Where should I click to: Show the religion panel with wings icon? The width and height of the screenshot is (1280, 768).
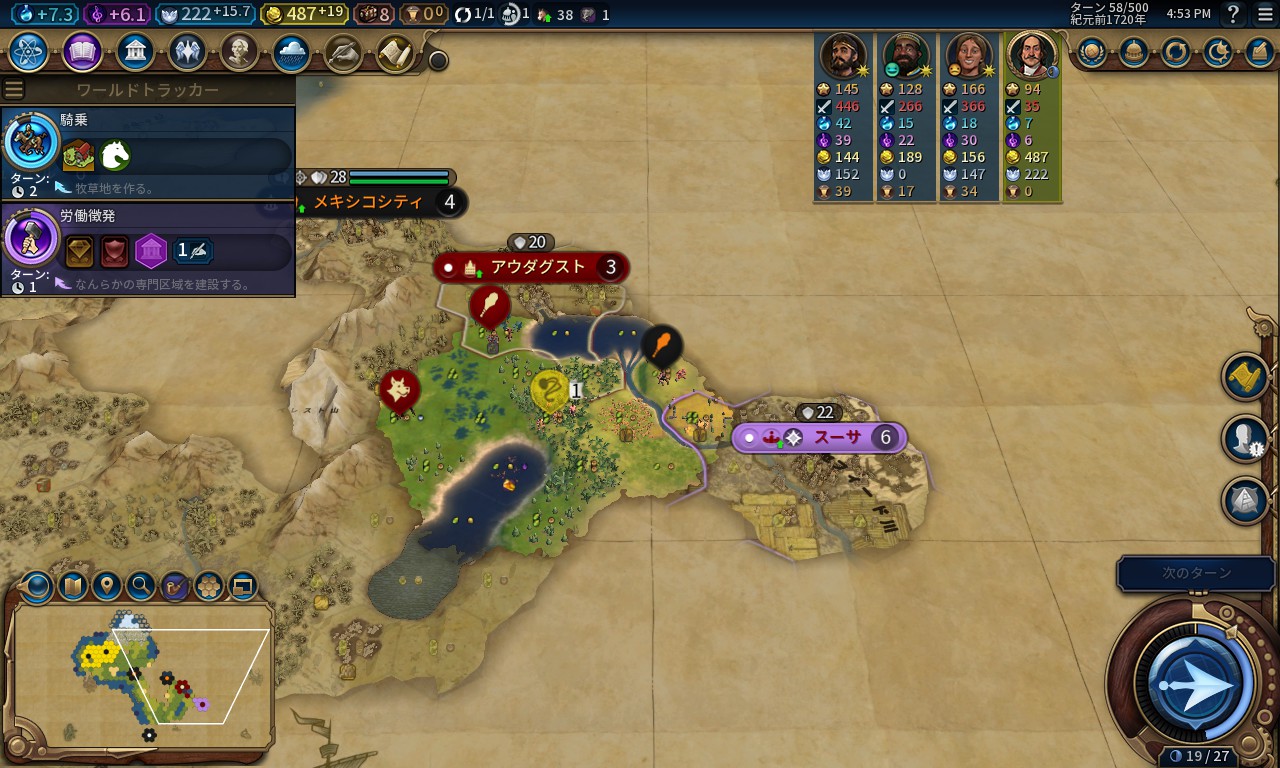tap(187, 51)
